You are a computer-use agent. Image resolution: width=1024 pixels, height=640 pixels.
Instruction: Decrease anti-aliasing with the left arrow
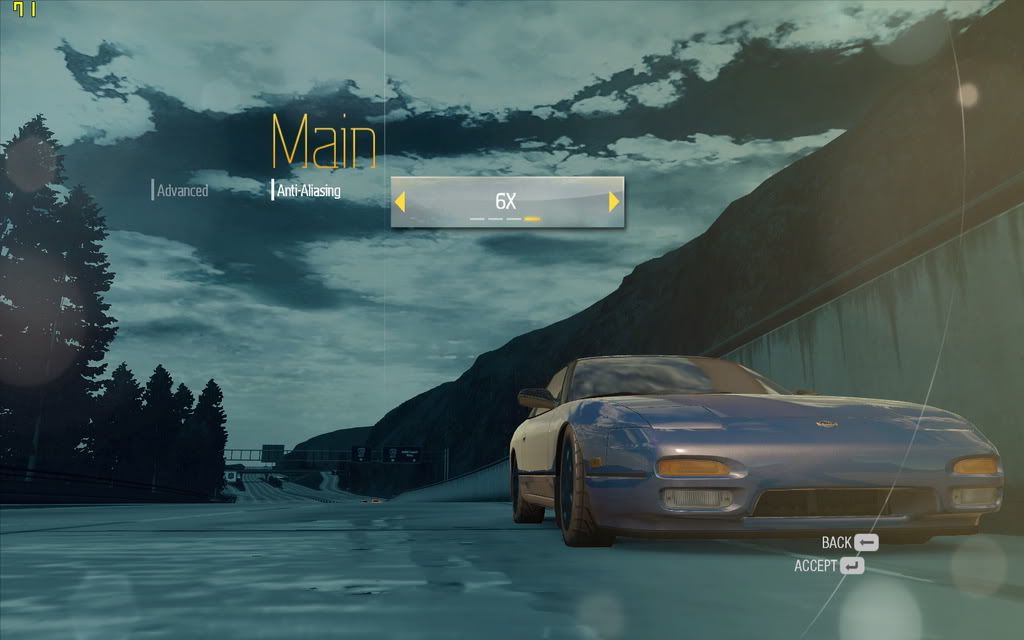(x=400, y=202)
